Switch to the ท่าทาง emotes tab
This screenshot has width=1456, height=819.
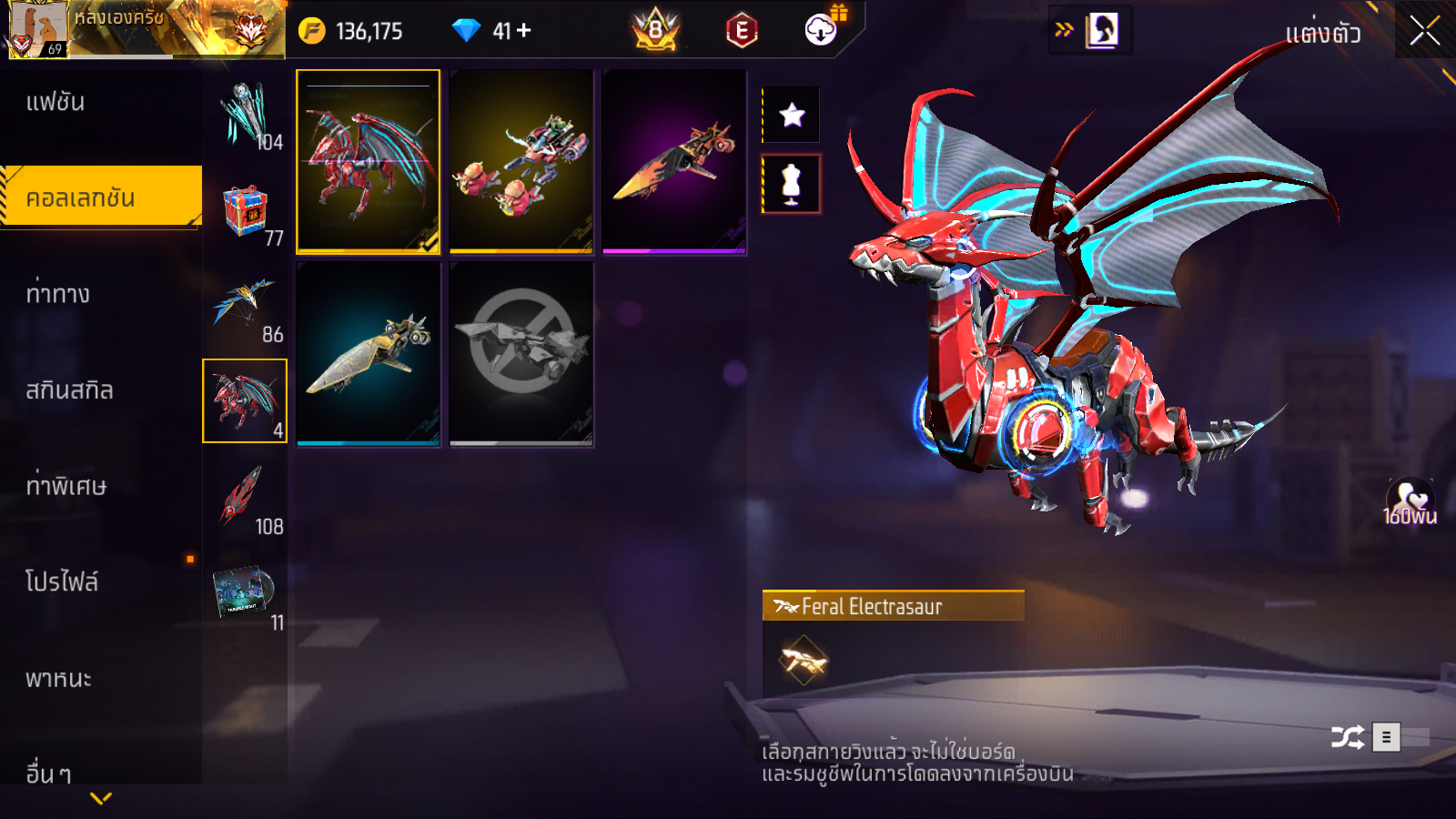(57, 294)
